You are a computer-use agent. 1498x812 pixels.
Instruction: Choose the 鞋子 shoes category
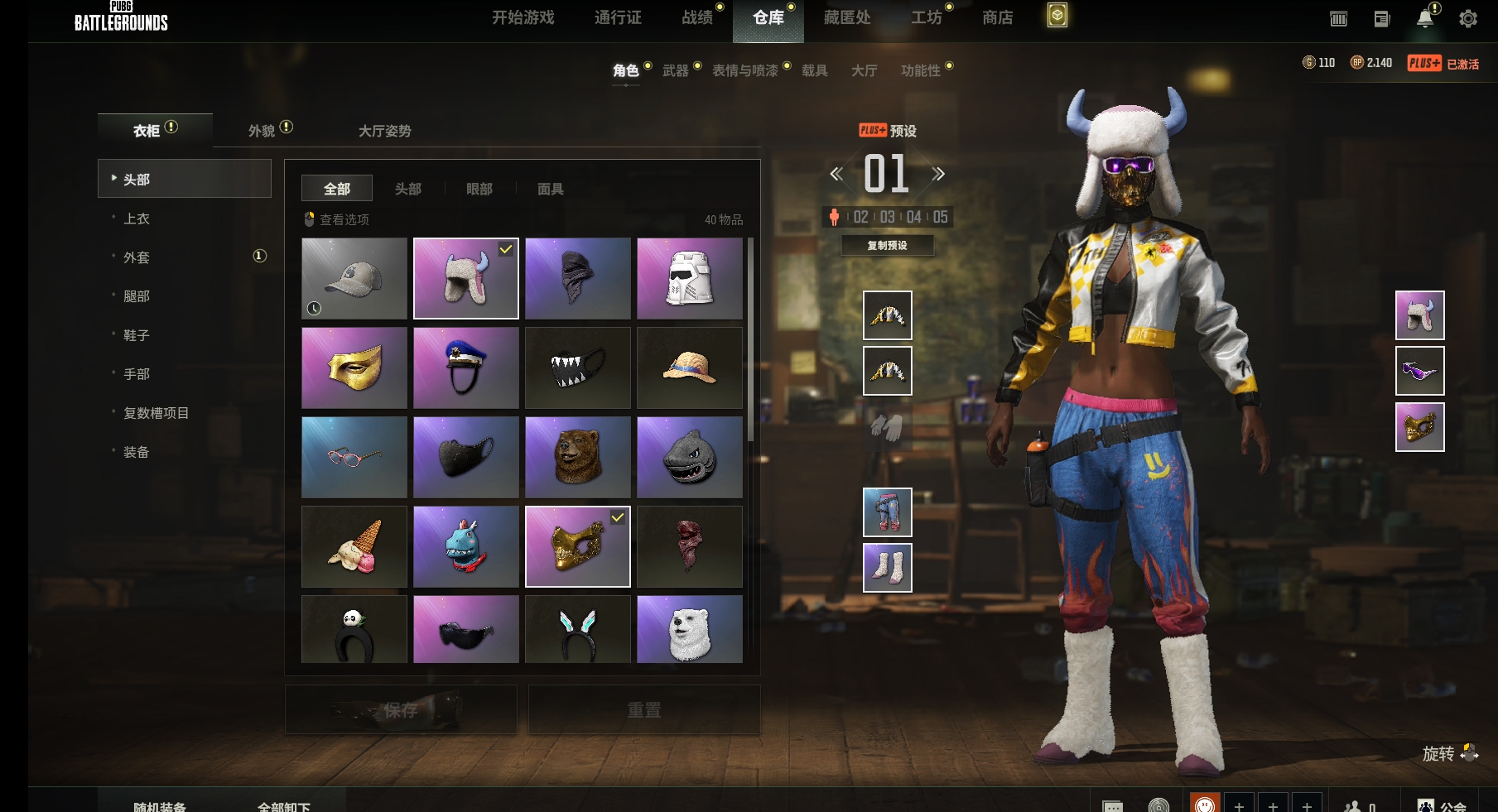pos(137,335)
